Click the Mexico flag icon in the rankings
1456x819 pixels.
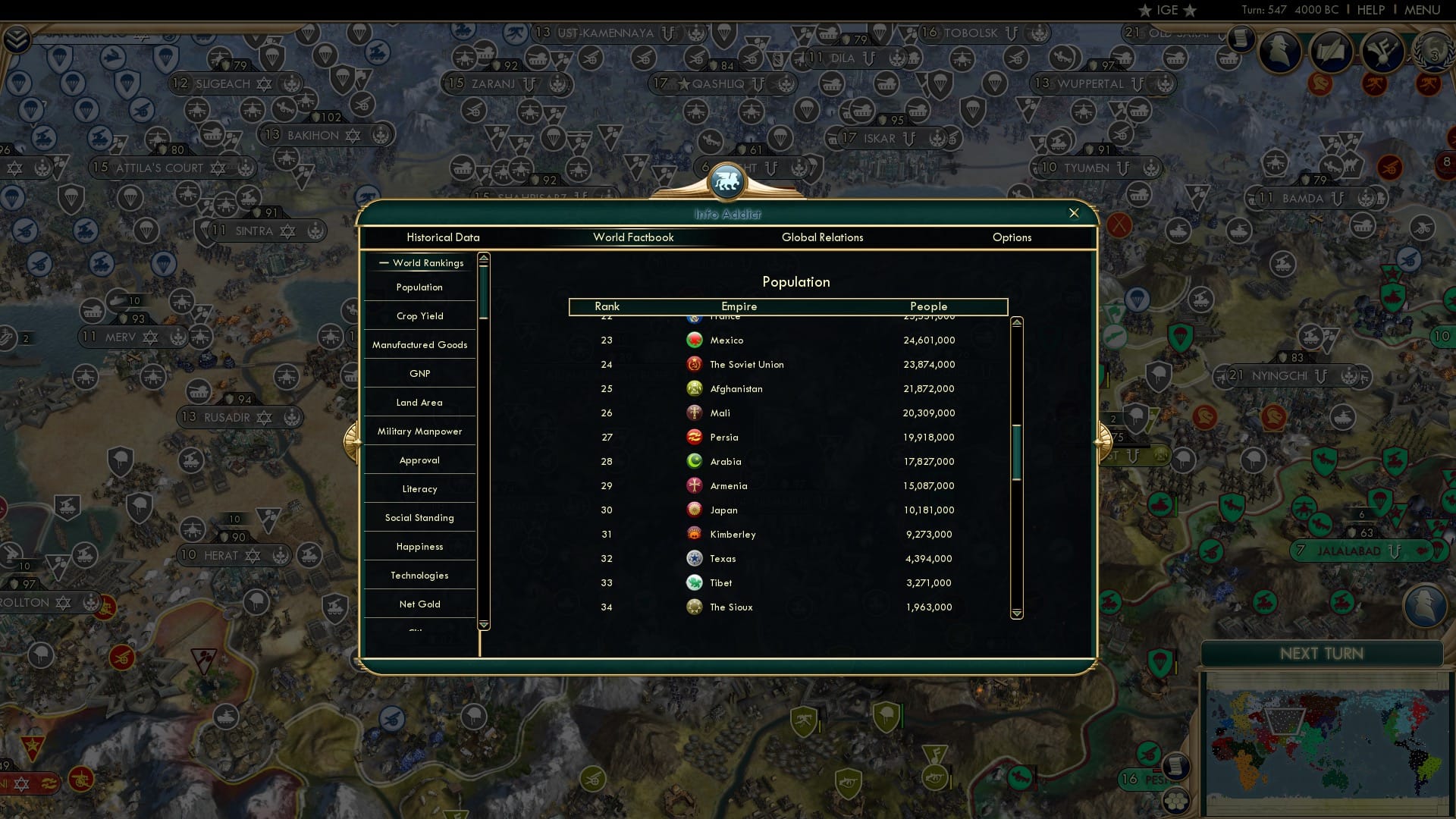[695, 340]
